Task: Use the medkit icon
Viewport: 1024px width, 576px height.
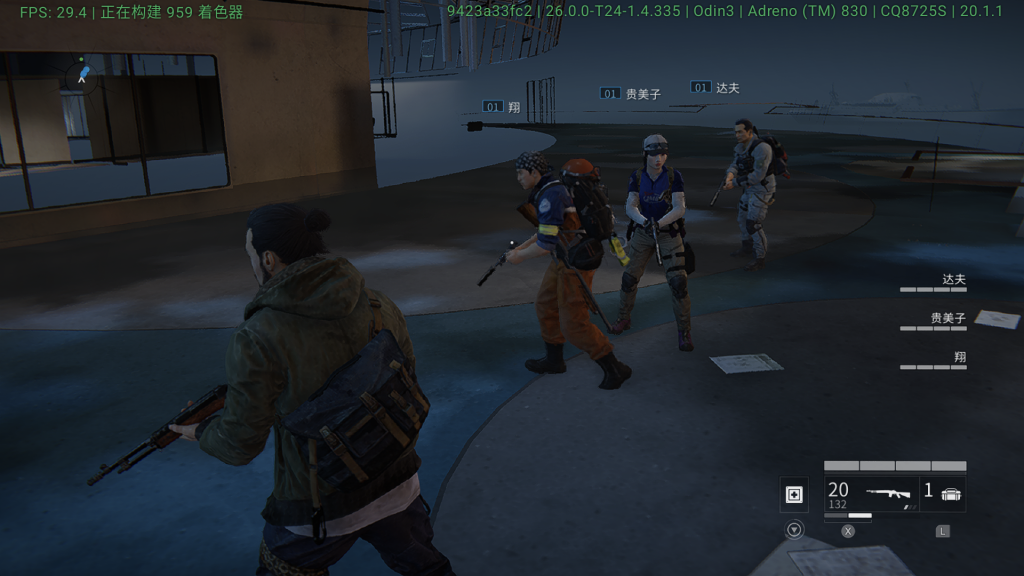Action: click(794, 494)
